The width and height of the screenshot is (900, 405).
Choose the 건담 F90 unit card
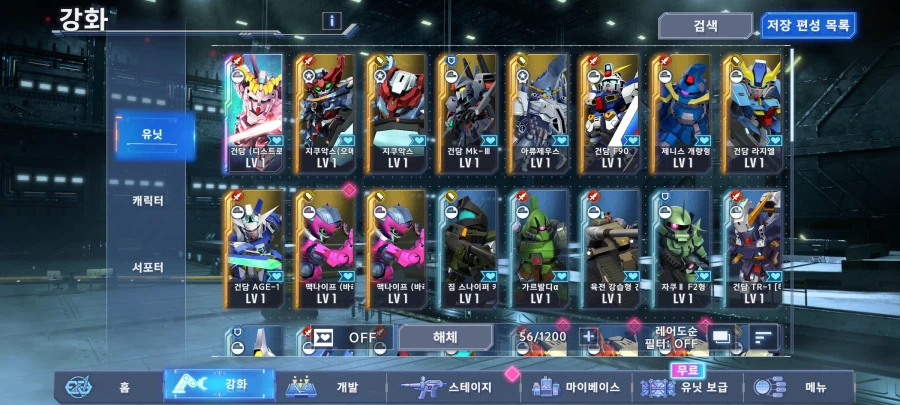pos(611,112)
